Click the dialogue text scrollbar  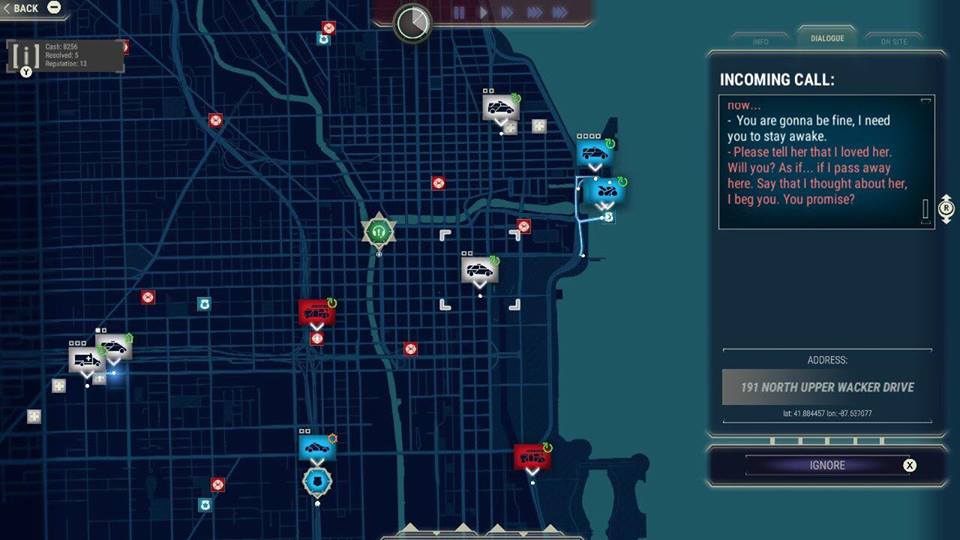[x=925, y=209]
